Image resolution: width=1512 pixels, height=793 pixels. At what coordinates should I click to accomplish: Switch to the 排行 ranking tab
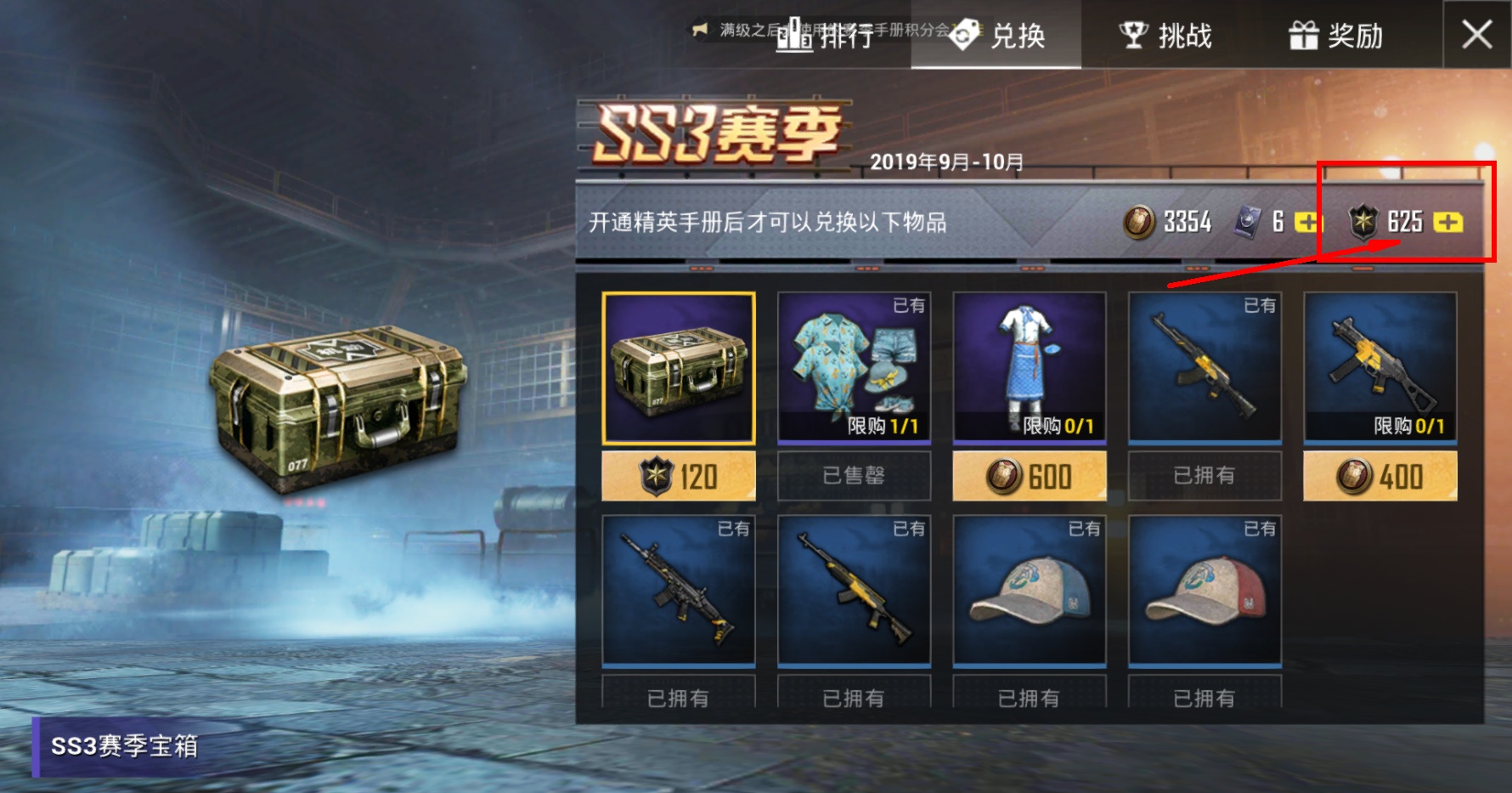826,36
